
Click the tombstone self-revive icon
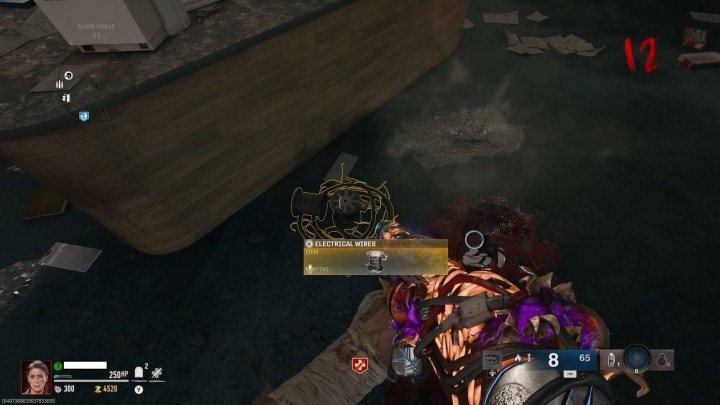tap(140, 372)
